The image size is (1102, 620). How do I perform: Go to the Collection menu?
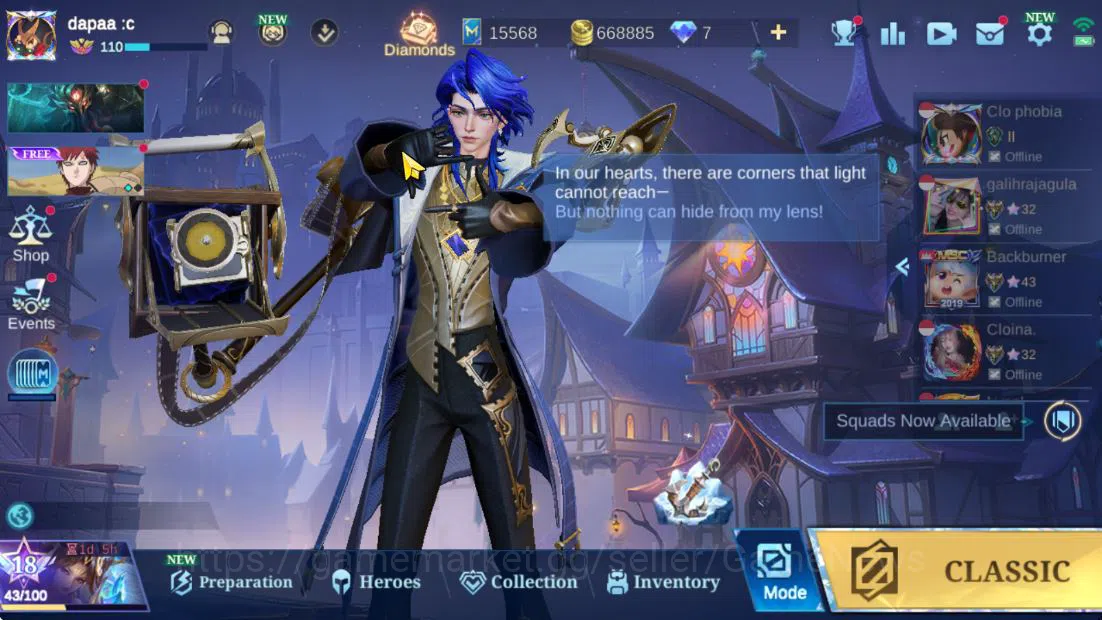pyautogui.click(x=518, y=582)
